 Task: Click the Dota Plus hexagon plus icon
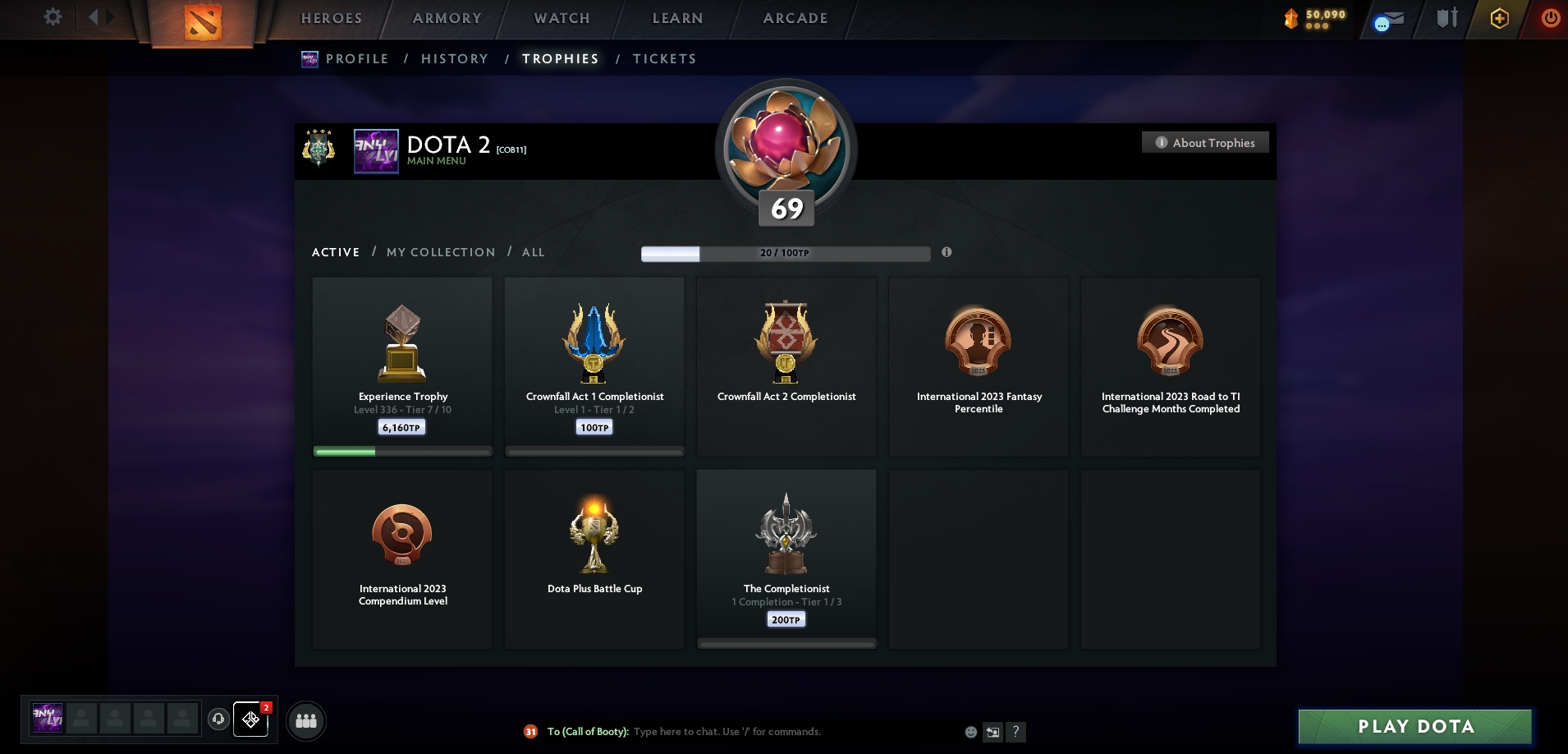1500,18
